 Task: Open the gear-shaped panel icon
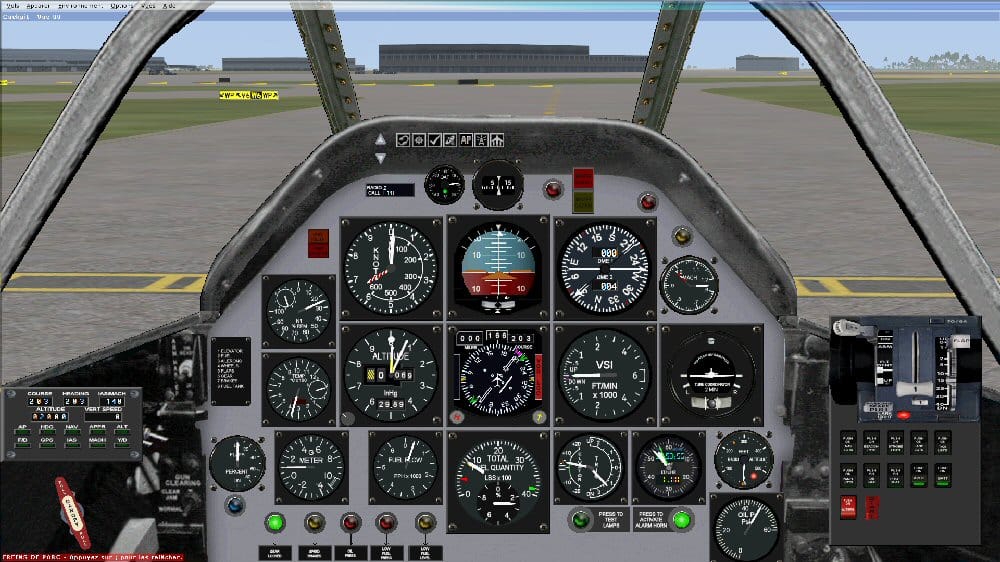click(419, 140)
